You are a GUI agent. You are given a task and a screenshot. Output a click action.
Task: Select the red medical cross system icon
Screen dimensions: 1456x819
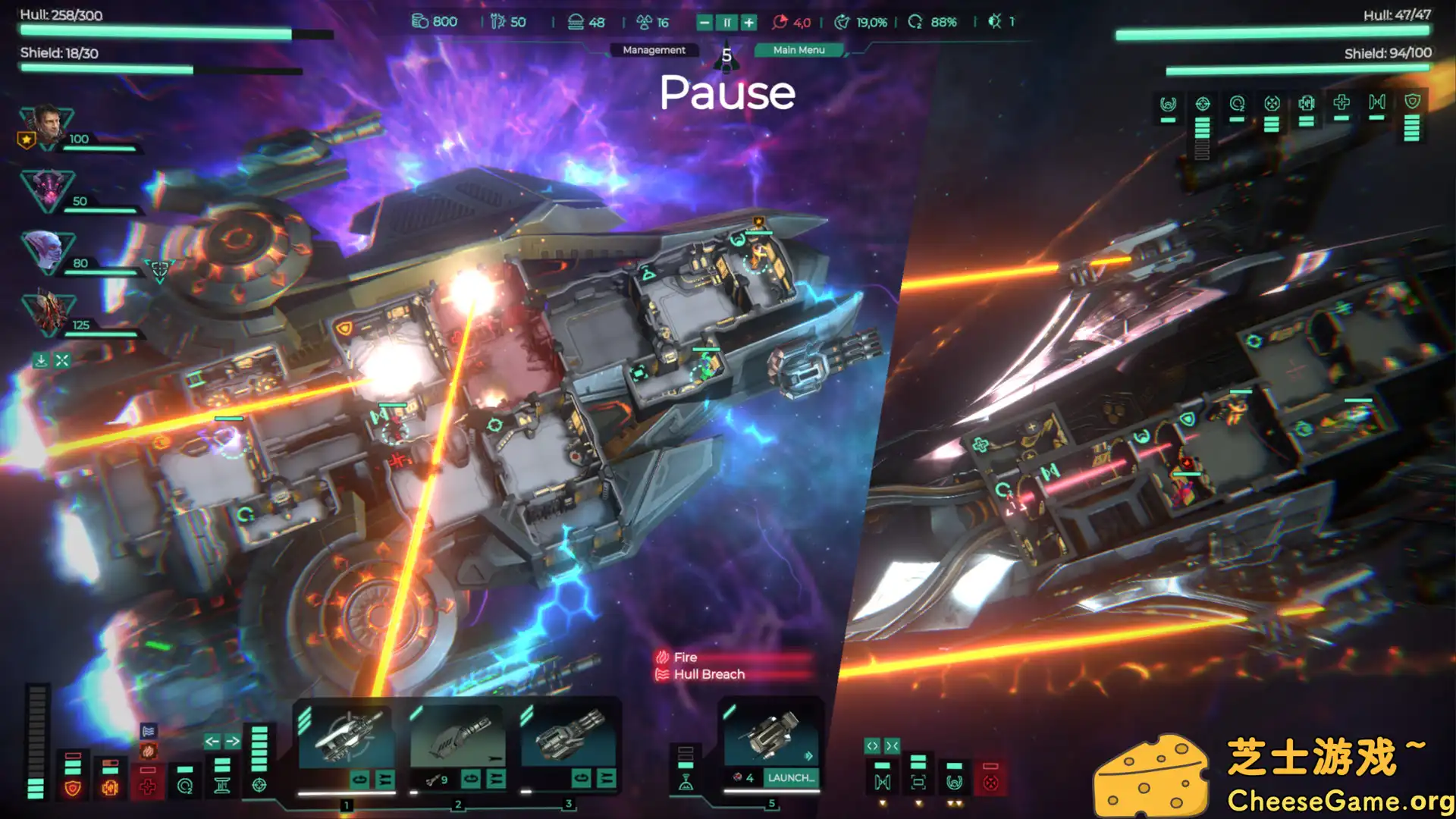tap(147, 787)
